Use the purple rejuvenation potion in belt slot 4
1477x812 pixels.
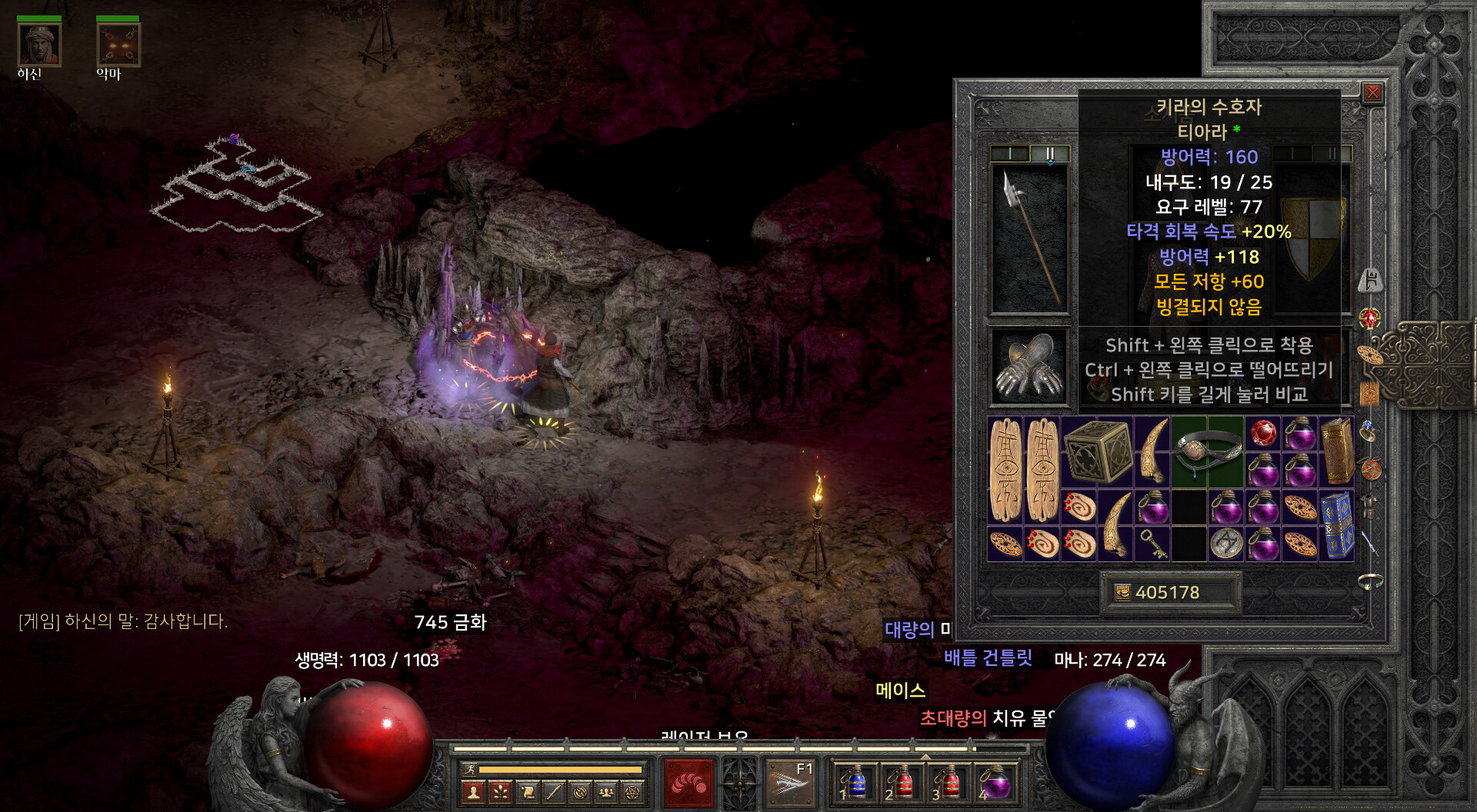[x=996, y=784]
